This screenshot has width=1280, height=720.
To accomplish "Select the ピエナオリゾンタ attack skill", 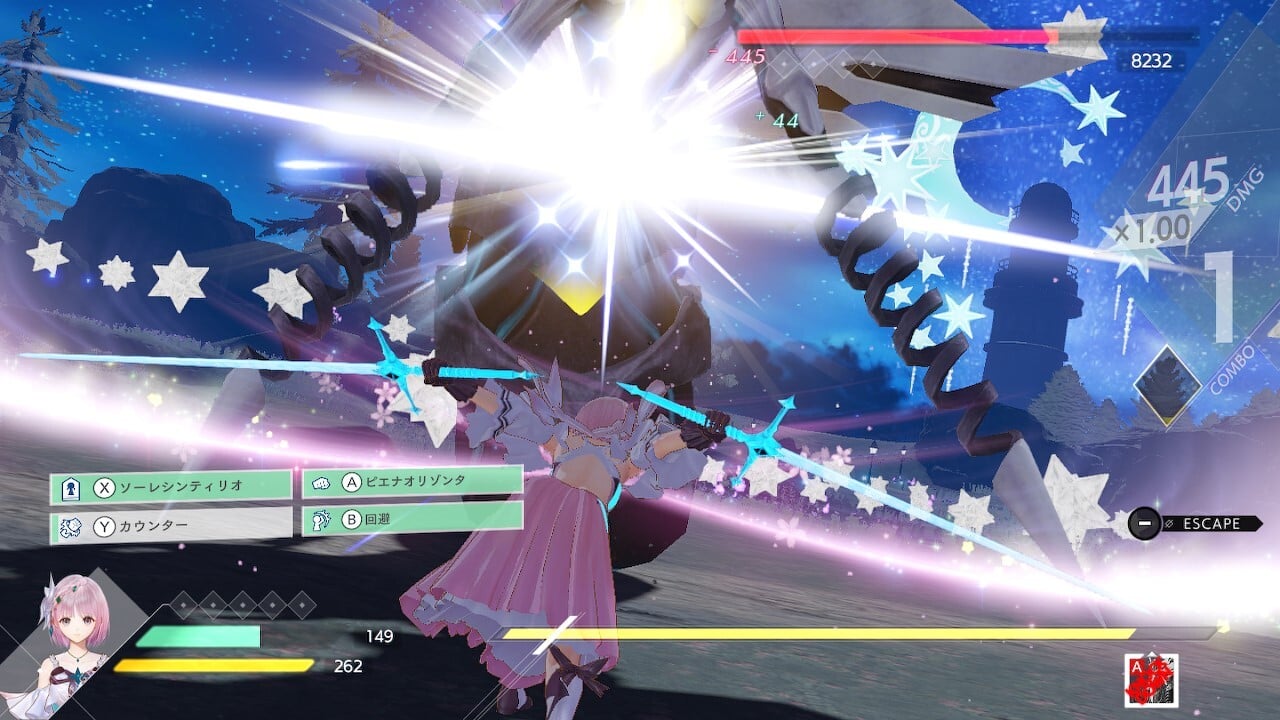I will tap(412, 482).
